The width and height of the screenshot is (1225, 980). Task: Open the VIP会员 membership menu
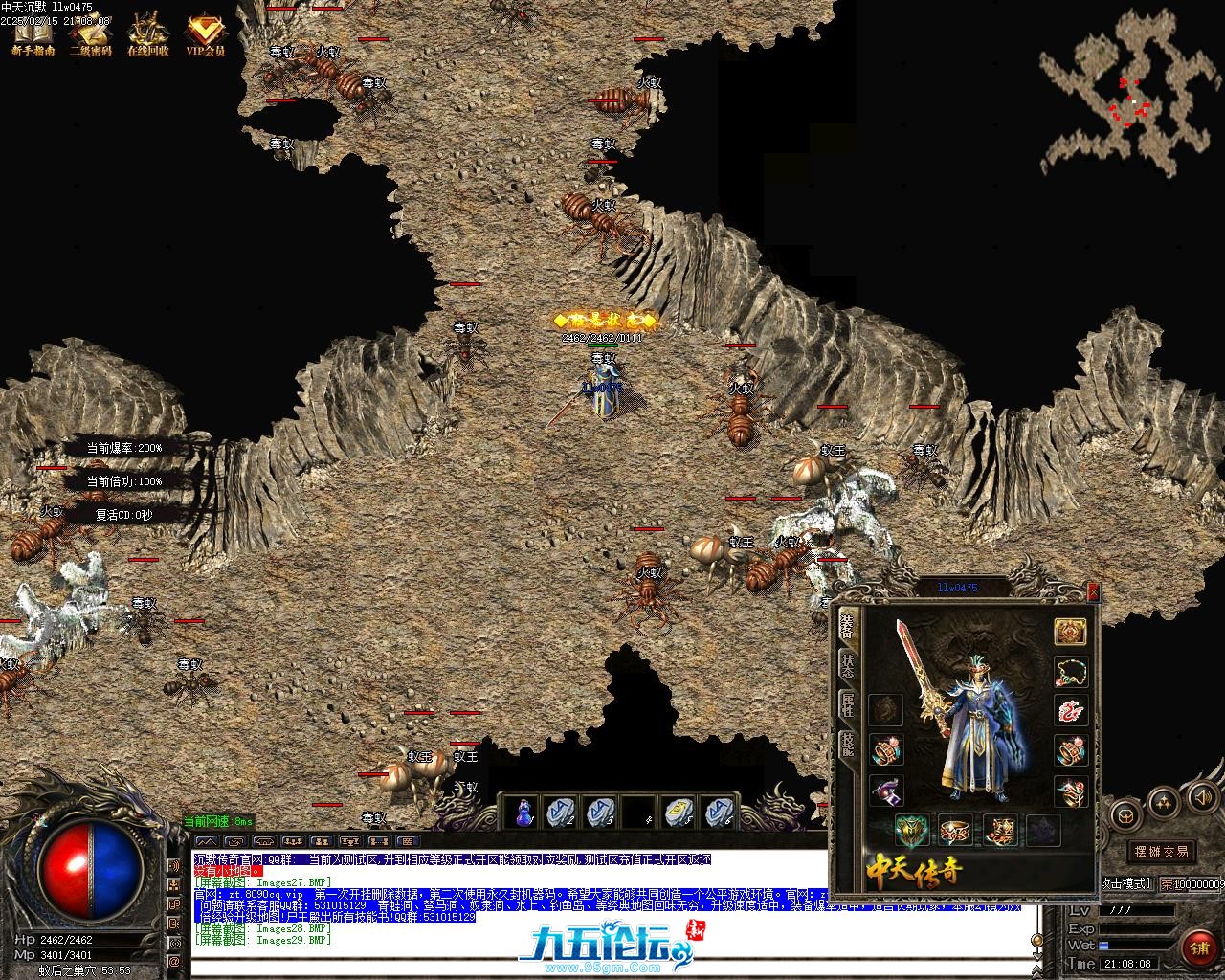206,34
